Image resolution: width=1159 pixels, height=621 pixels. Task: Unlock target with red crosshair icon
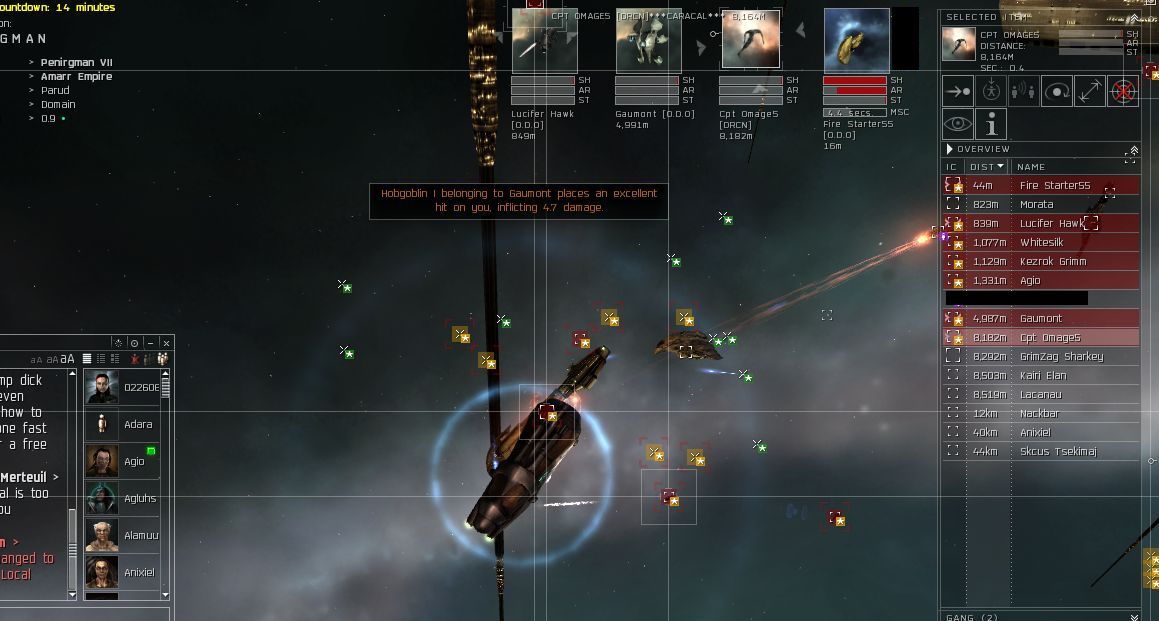click(x=1123, y=91)
